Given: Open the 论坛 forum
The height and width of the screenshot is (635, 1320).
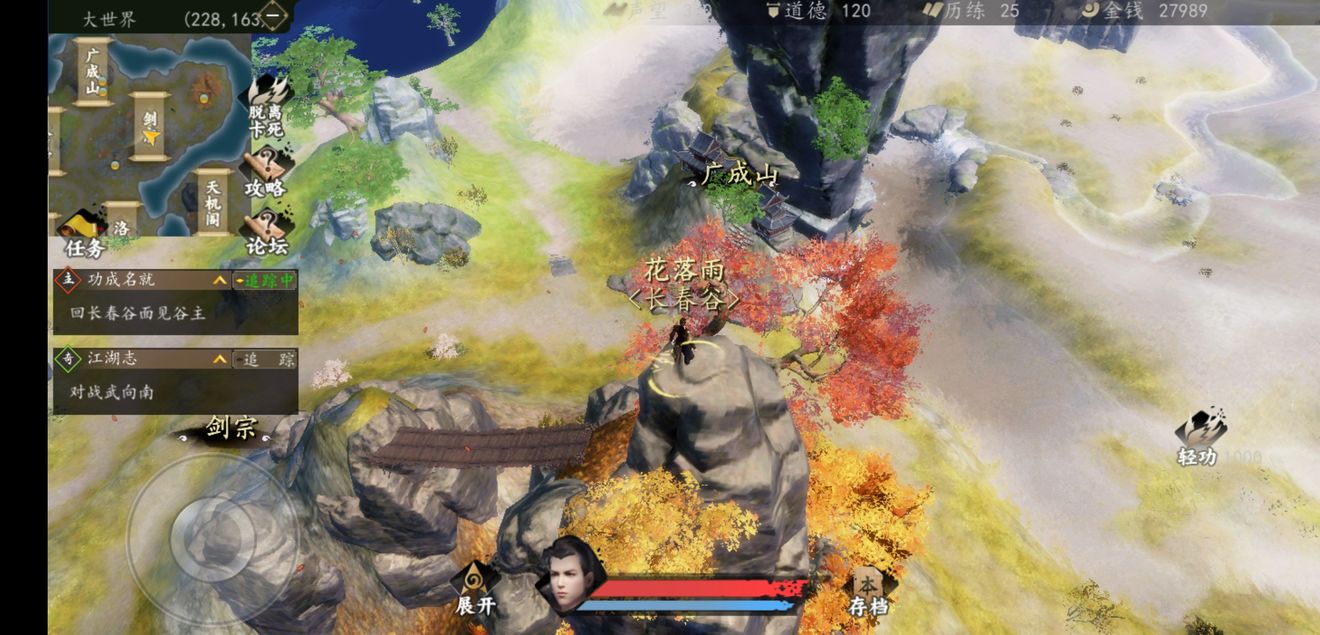Looking at the screenshot, I should coord(266,232).
